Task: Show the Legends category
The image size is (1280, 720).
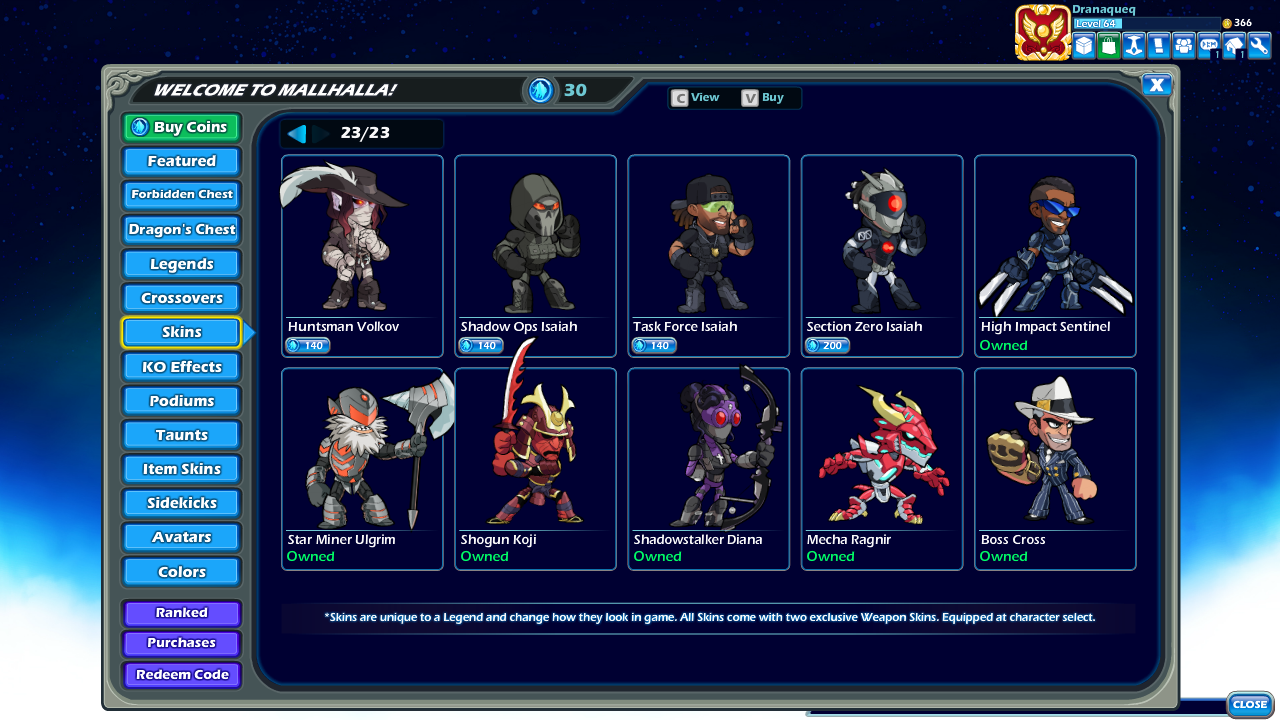Action: pyautogui.click(x=181, y=264)
